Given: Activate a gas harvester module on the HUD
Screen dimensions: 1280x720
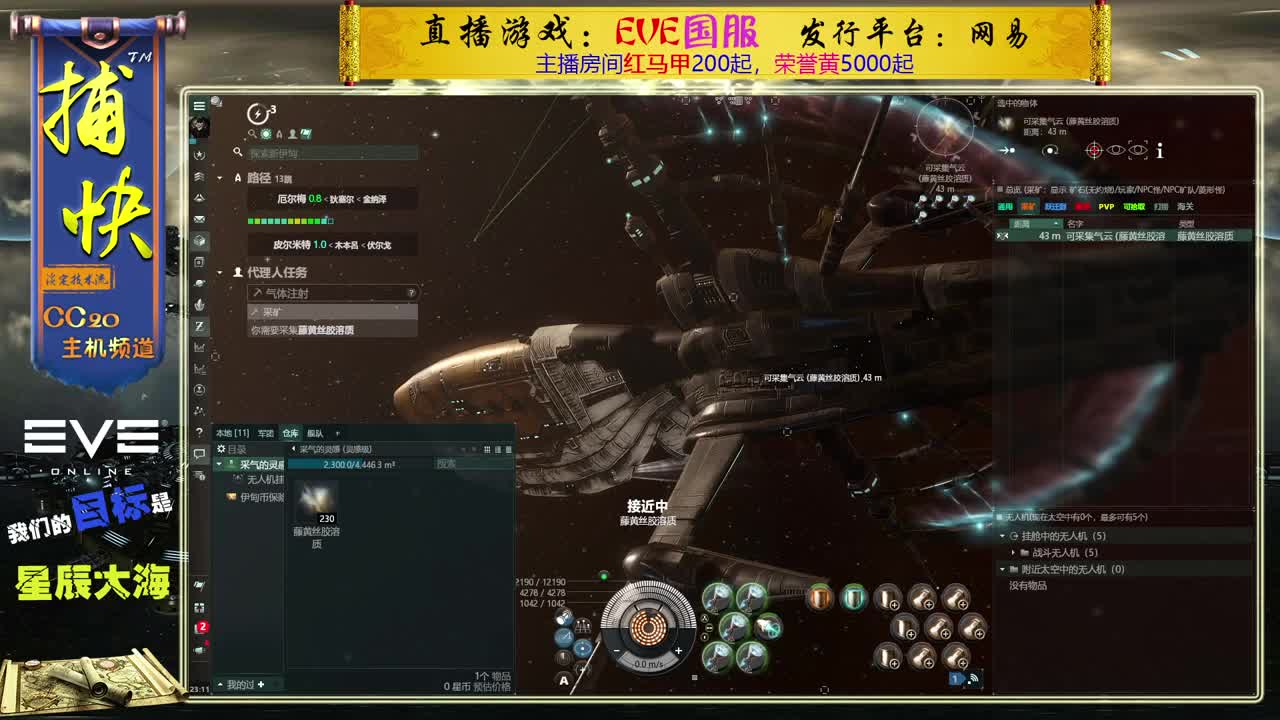Looking at the screenshot, I should (x=717, y=596).
